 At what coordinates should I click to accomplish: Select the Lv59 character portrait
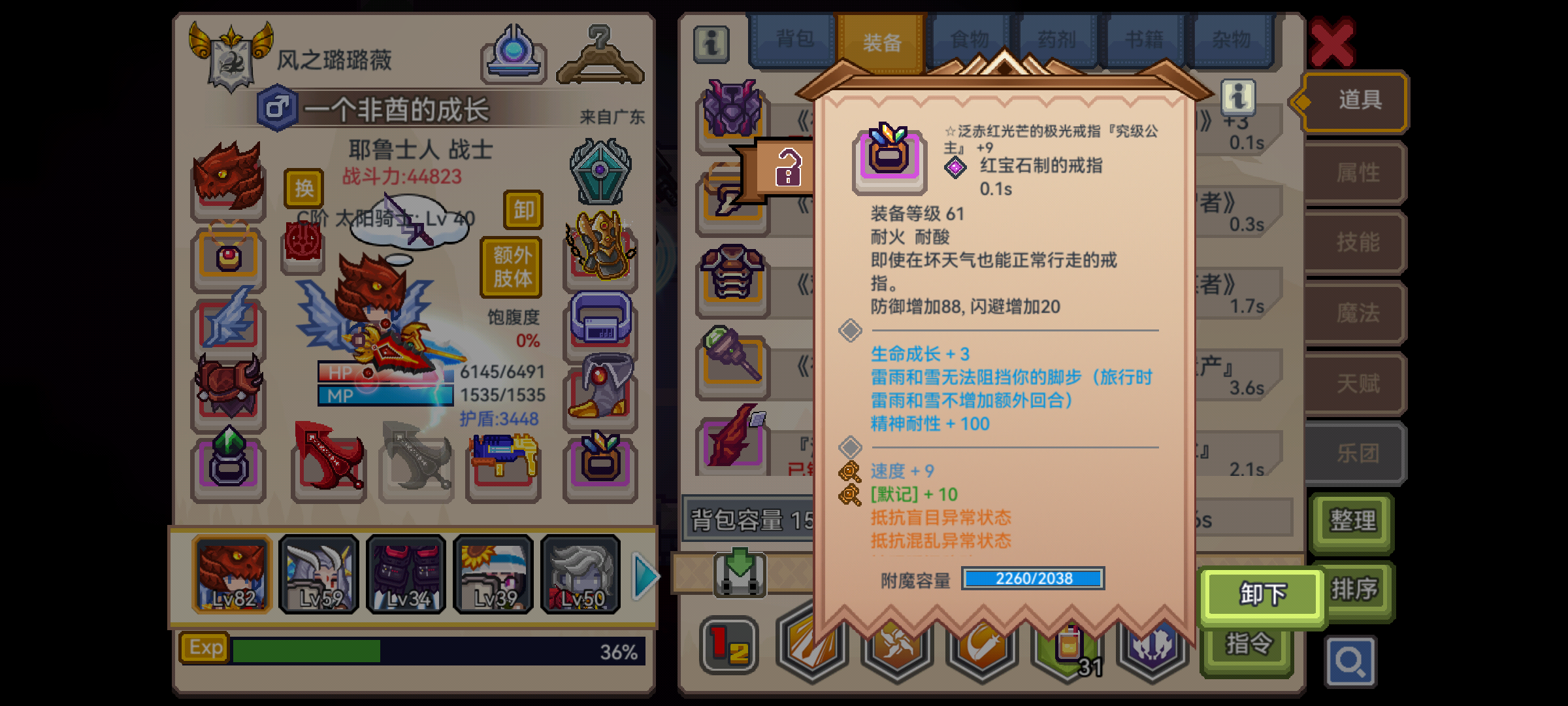point(319,575)
